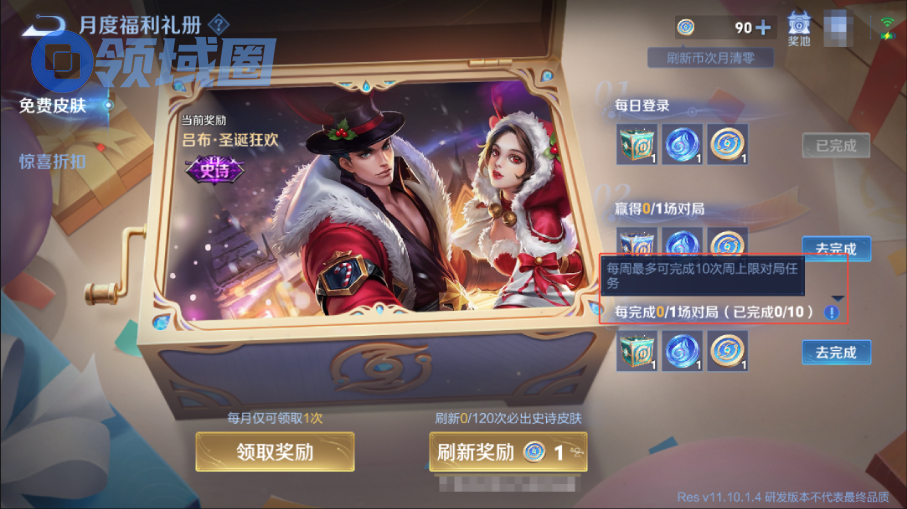Image resolution: width=907 pixels, height=509 pixels.
Task: Tap the 史诗 epic quality badge
Action: pos(208,168)
